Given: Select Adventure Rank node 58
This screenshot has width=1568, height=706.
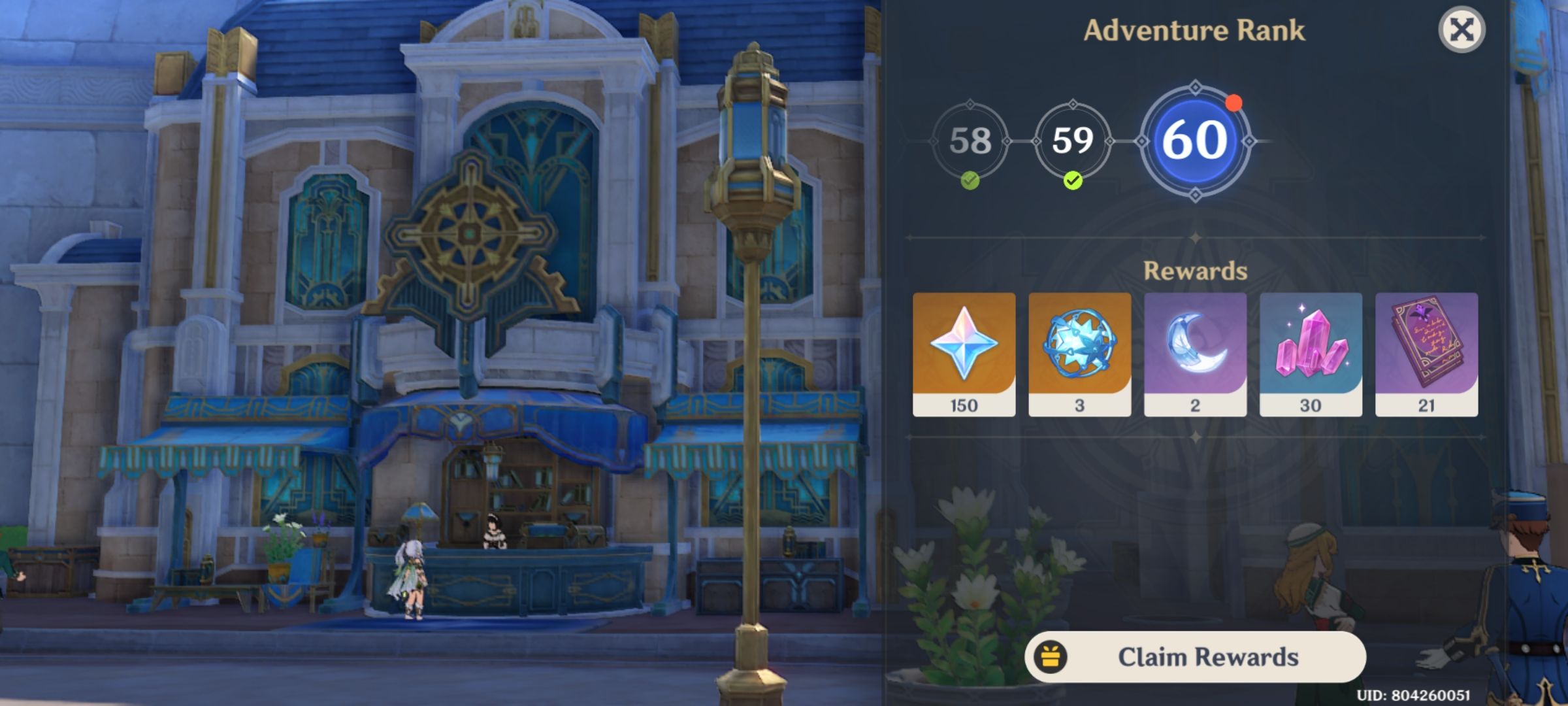Looking at the screenshot, I should point(972,139).
